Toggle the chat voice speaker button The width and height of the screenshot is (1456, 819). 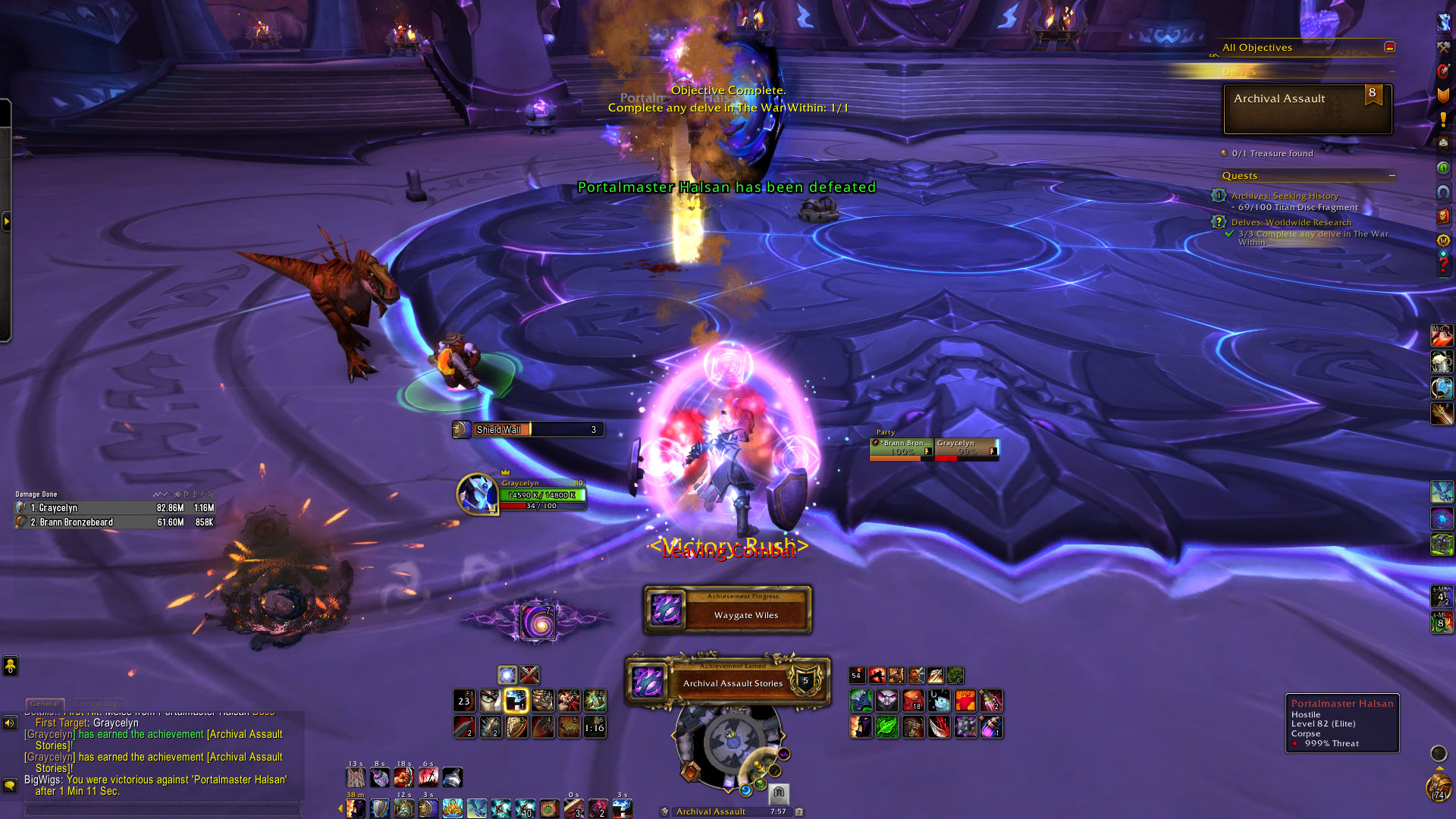pyautogui.click(x=10, y=723)
